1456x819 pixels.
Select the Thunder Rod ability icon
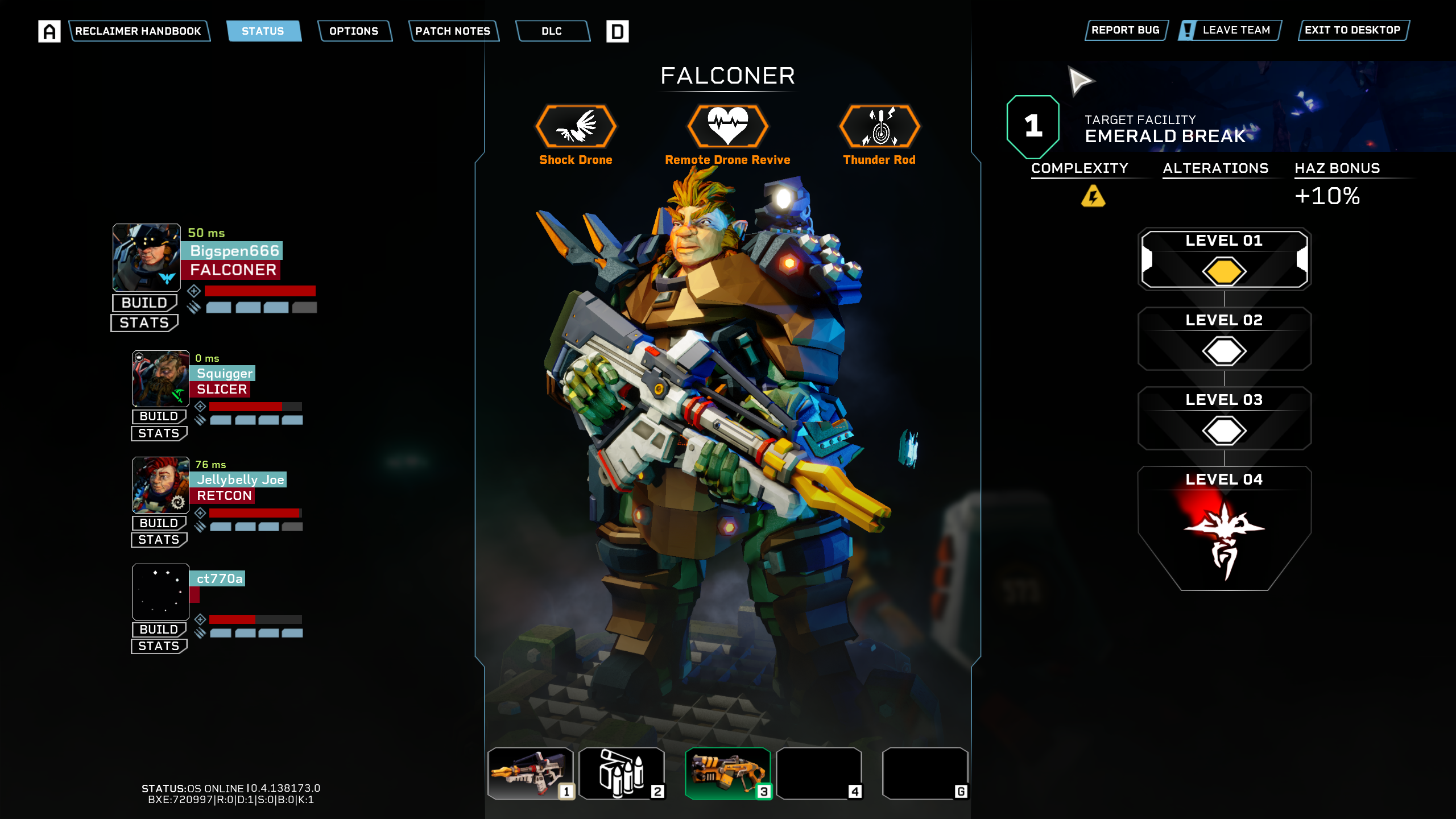(879, 126)
